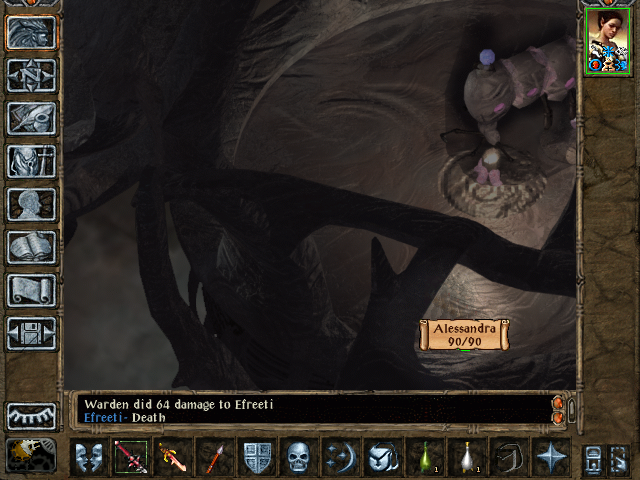Activate the quartered shield action button
Image resolution: width=640 pixels, height=480 pixels.
tap(258, 457)
